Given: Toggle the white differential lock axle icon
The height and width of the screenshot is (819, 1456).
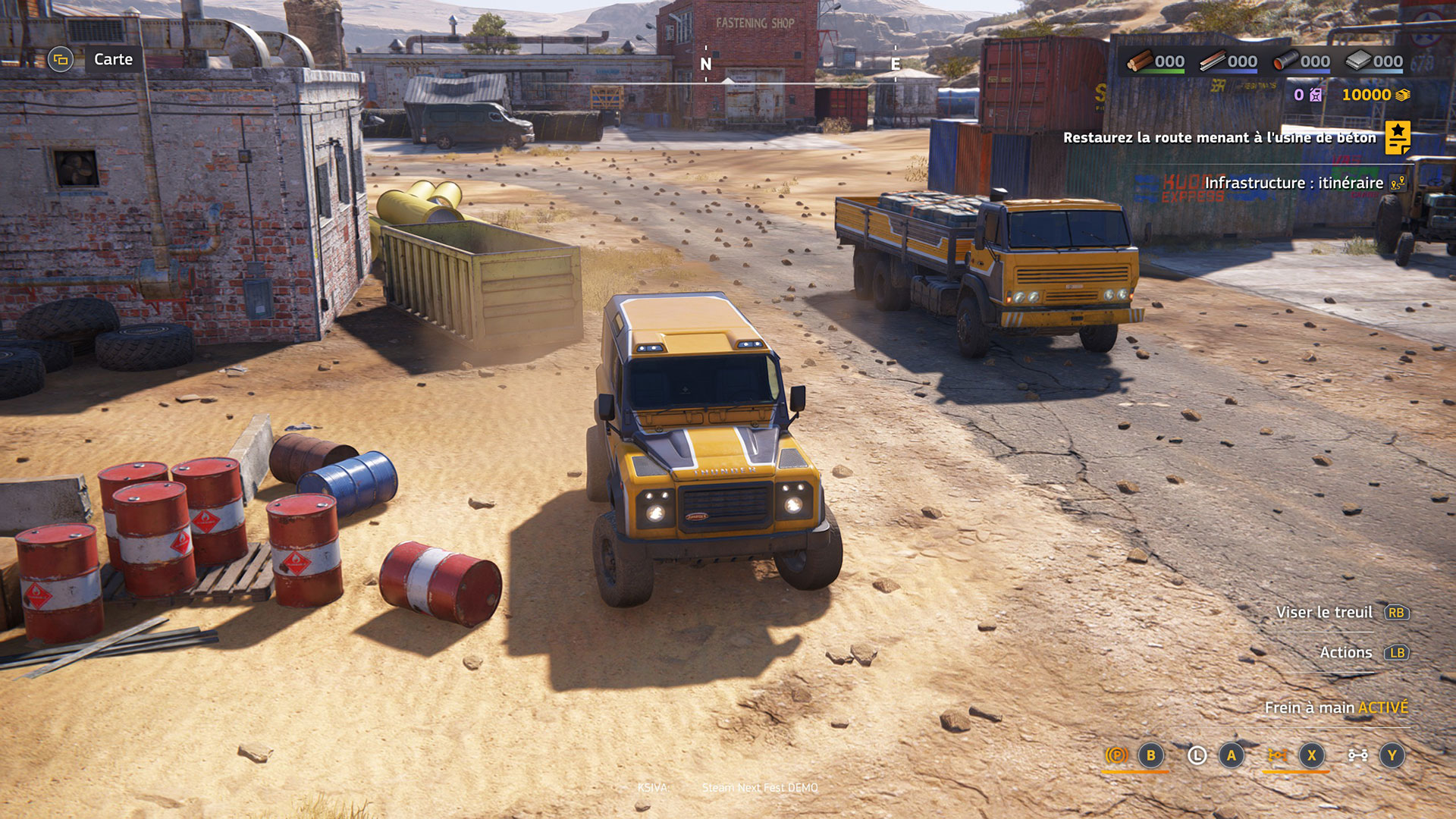Looking at the screenshot, I should tap(1357, 755).
